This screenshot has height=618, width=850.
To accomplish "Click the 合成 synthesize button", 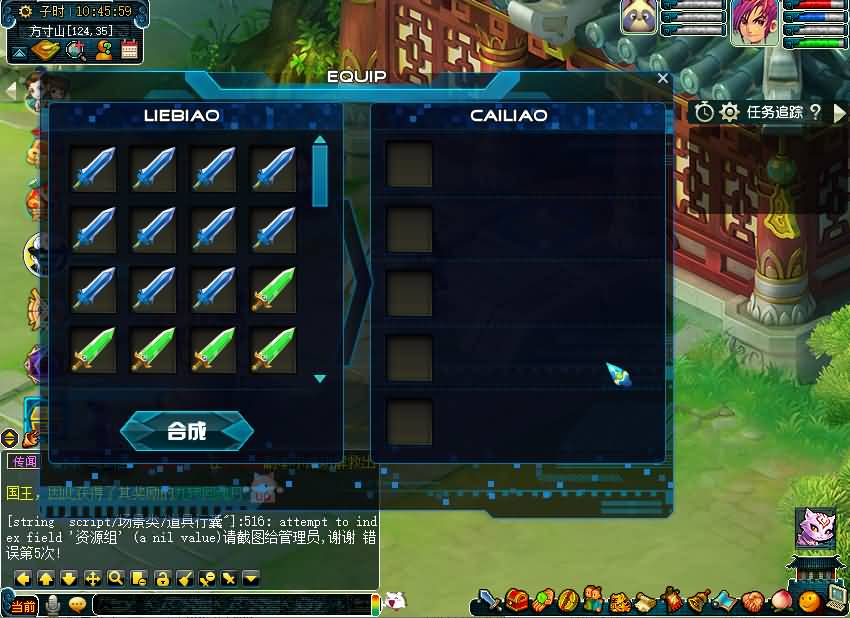I will tap(187, 431).
